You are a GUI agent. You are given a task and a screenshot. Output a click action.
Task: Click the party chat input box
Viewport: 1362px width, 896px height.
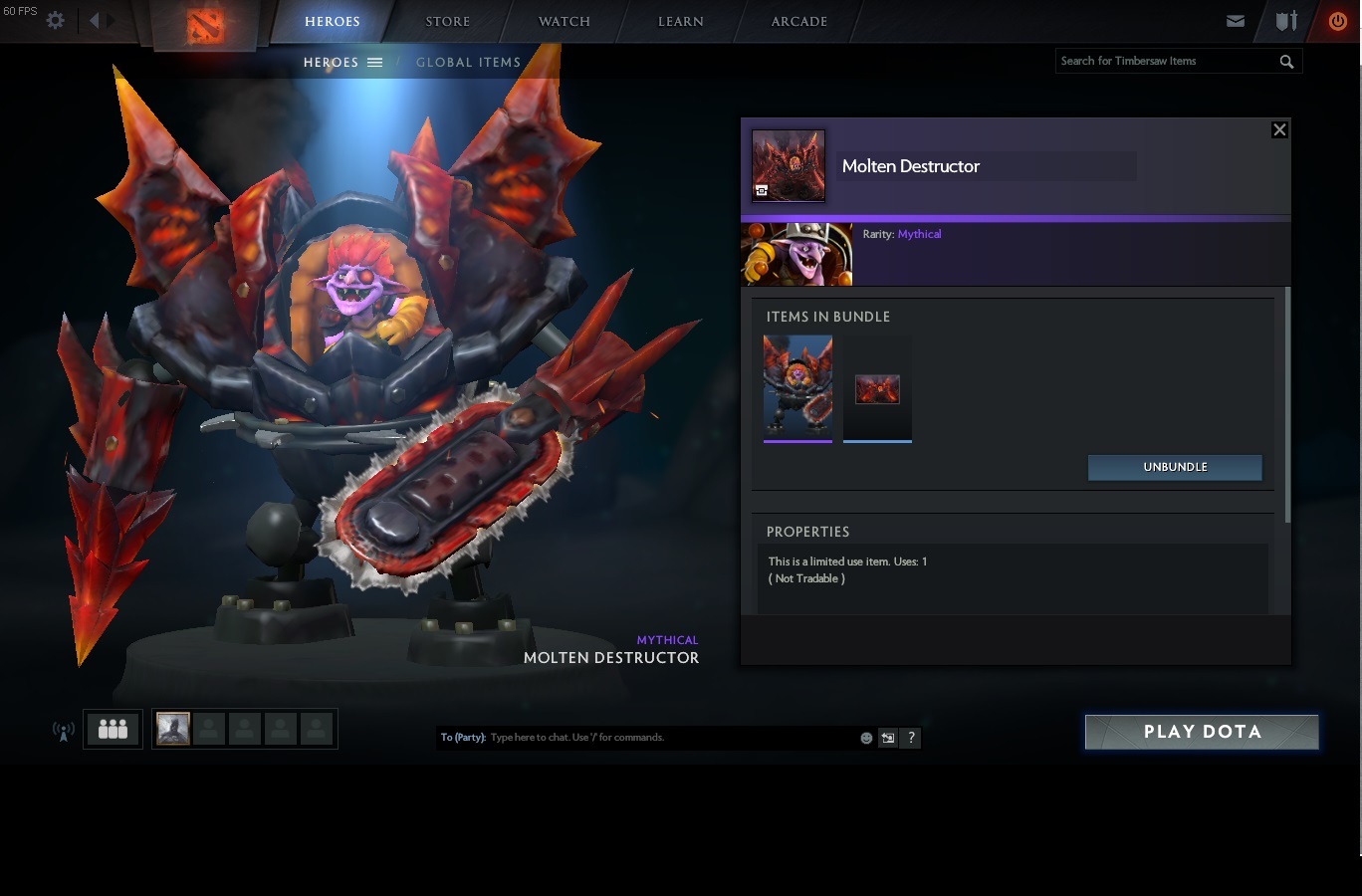[x=667, y=738]
